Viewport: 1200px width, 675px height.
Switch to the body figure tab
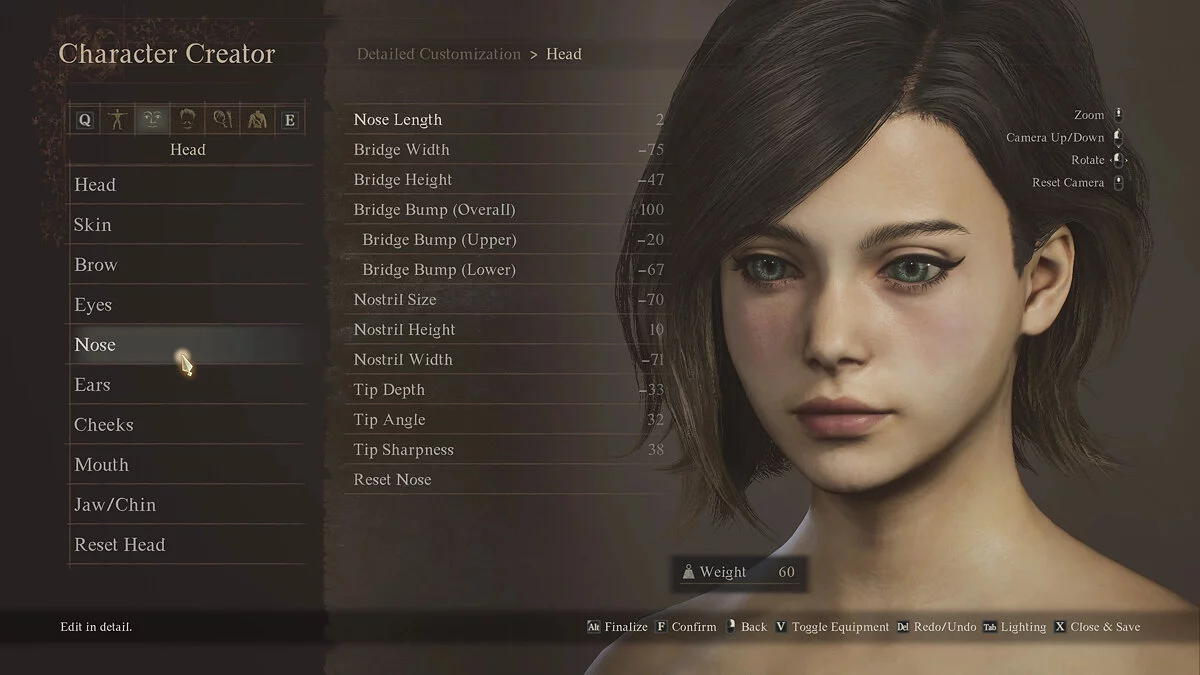point(119,120)
